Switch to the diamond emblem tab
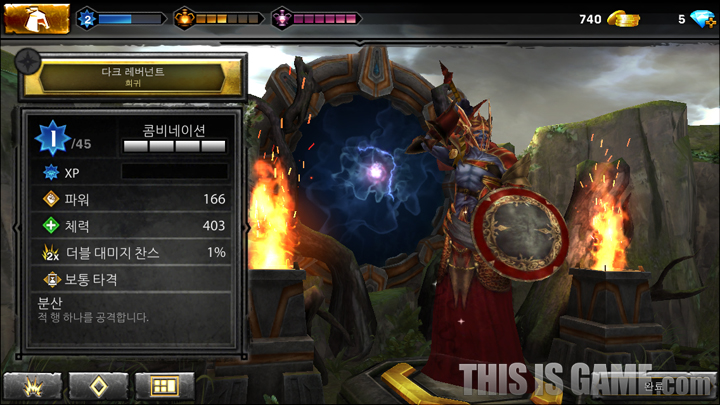The image size is (720, 405). click(97, 386)
